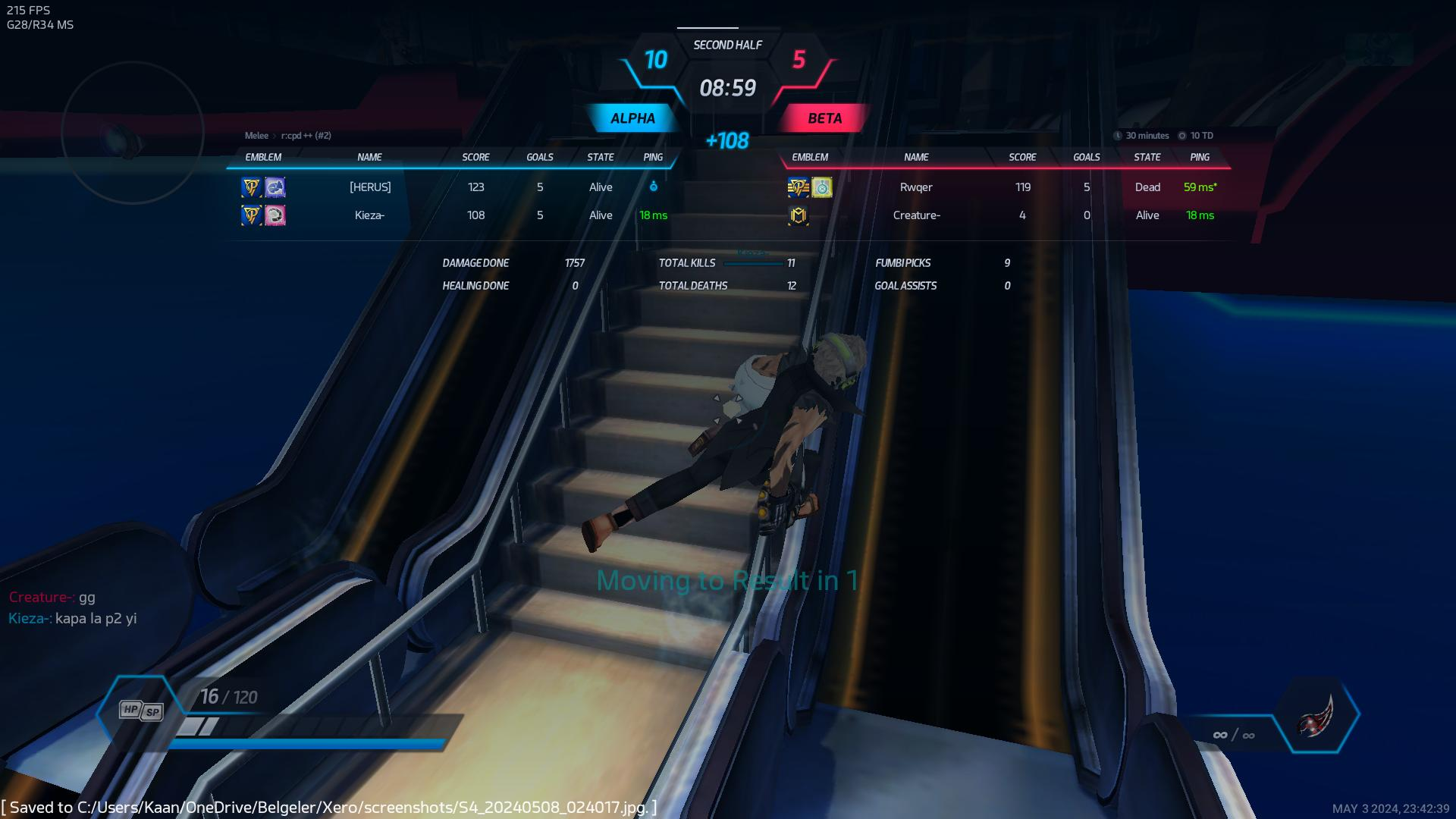Image resolution: width=1456 pixels, height=819 pixels.
Task: Select [HERUS] in the Alpha scoreboard
Action: 370,187
